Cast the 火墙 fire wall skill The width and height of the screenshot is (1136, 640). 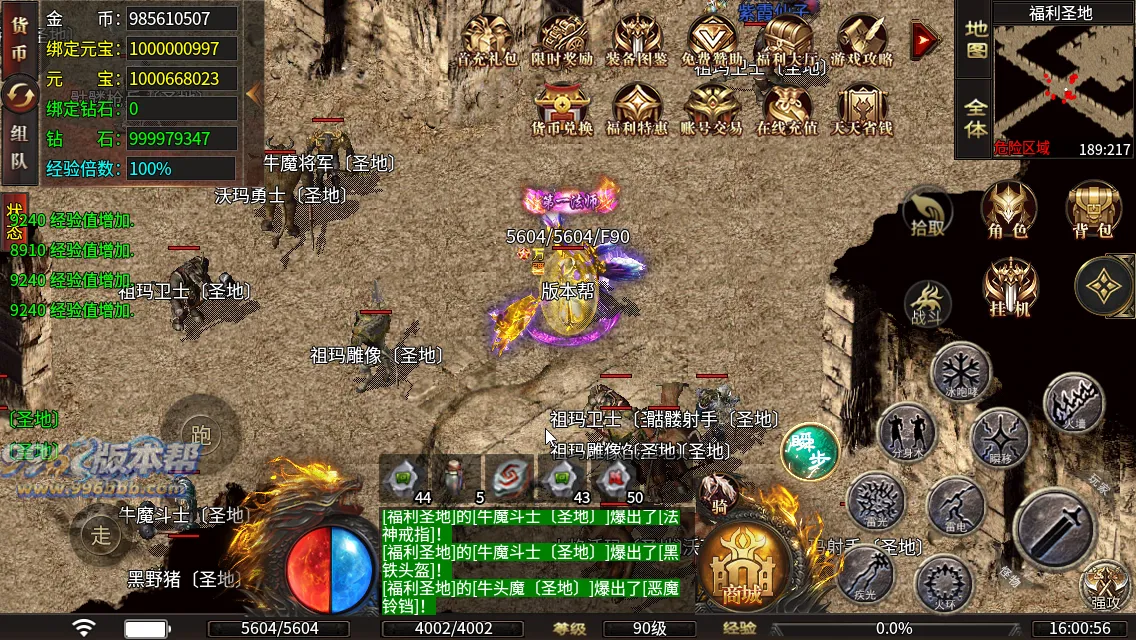click(1073, 402)
